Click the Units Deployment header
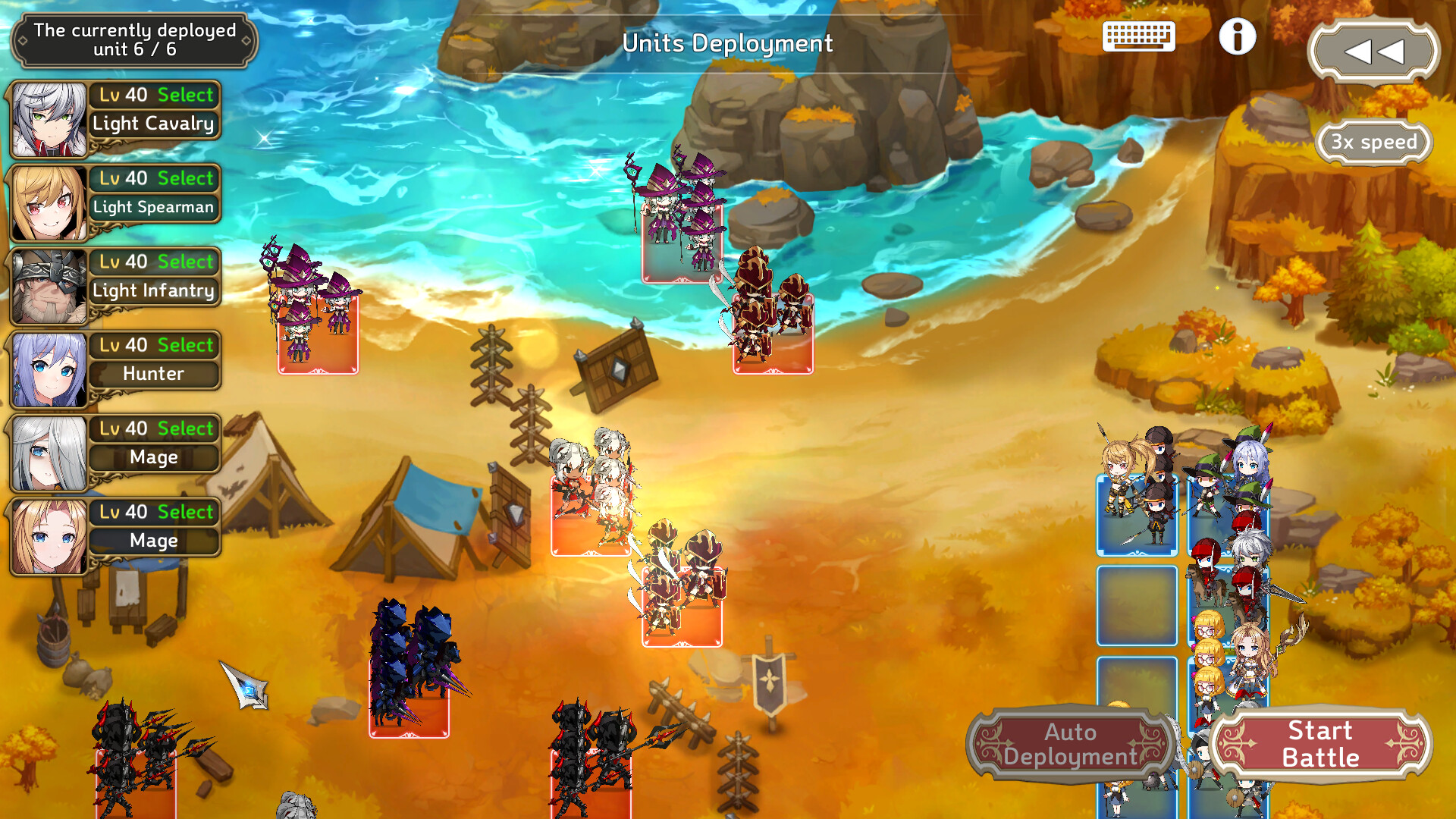This screenshot has height=819, width=1456. click(727, 44)
